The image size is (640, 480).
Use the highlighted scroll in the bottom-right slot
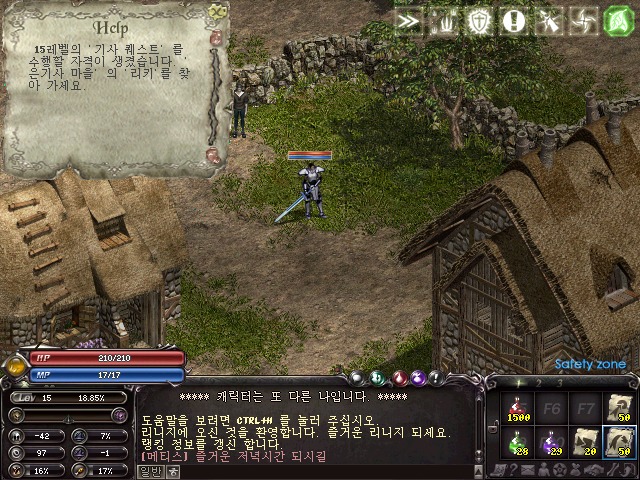pyautogui.click(x=620, y=439)
